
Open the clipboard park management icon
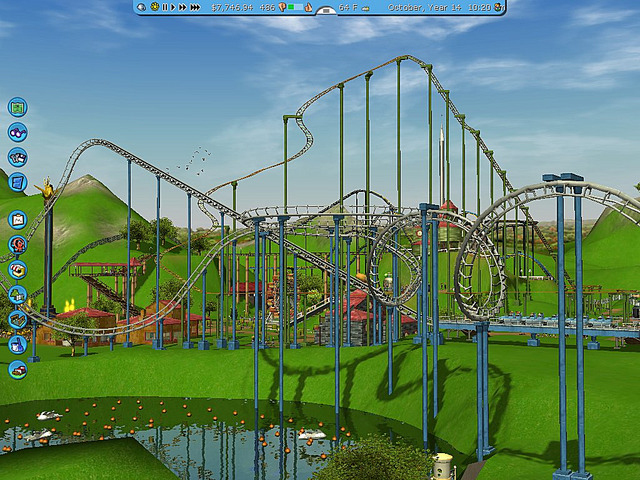pos(17,219)
